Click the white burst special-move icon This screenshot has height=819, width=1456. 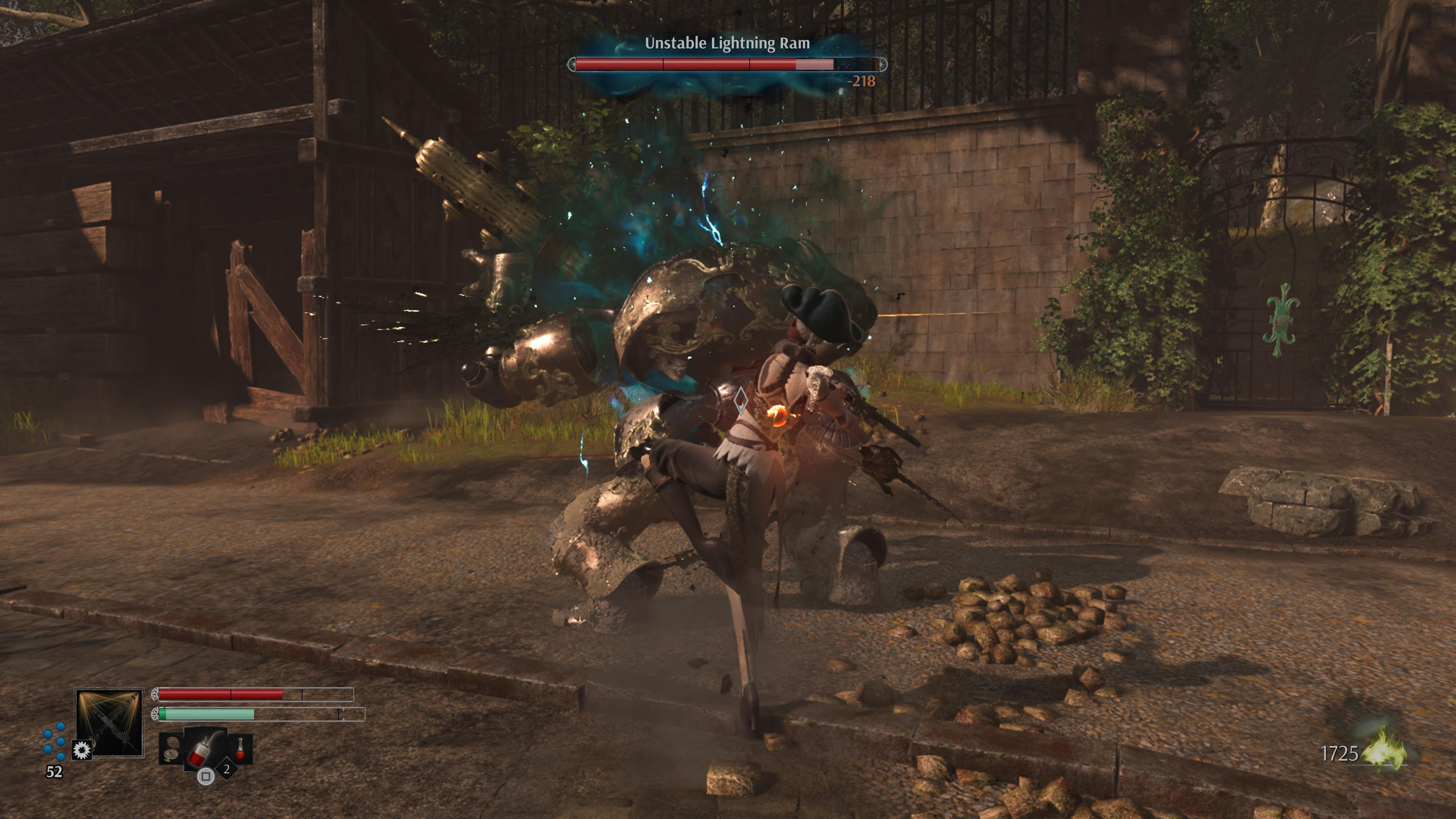click(x=82, y=750)
